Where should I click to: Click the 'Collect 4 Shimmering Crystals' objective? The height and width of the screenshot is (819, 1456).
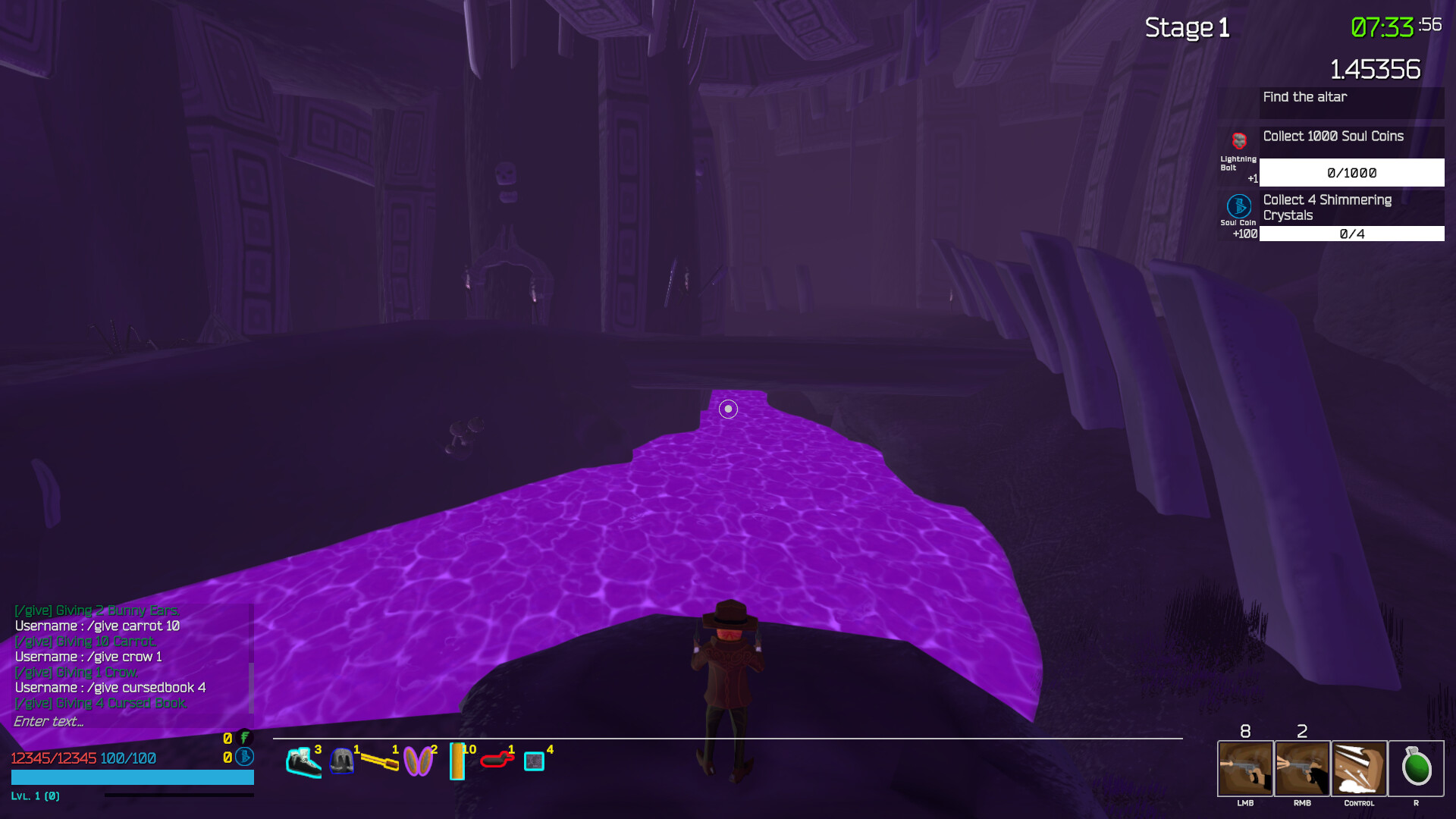pos(1351,207)
